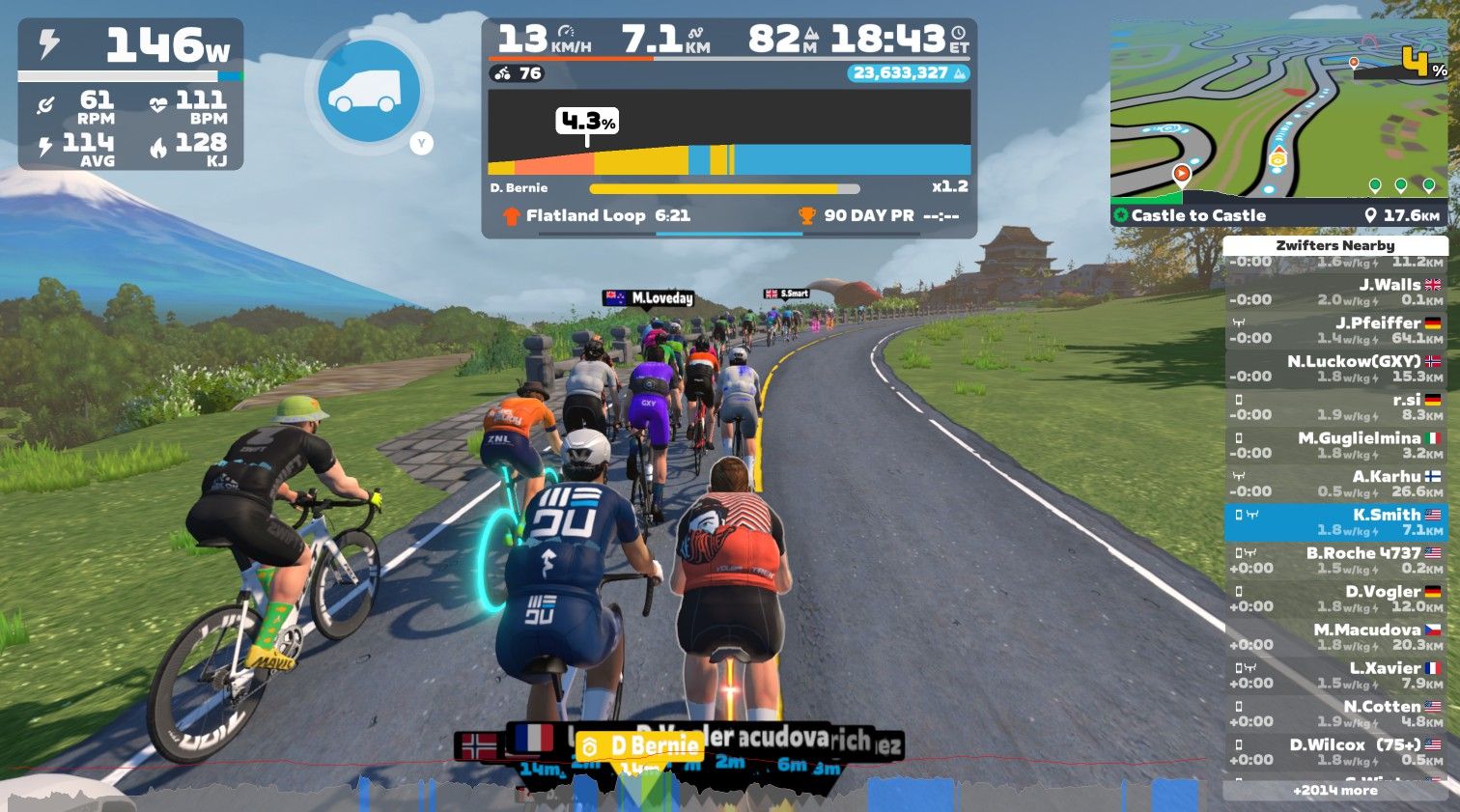The height and width of the screenshot is (812, 1460).
Task: Select A.Karhu rider entry
Action: [1335, 484]
